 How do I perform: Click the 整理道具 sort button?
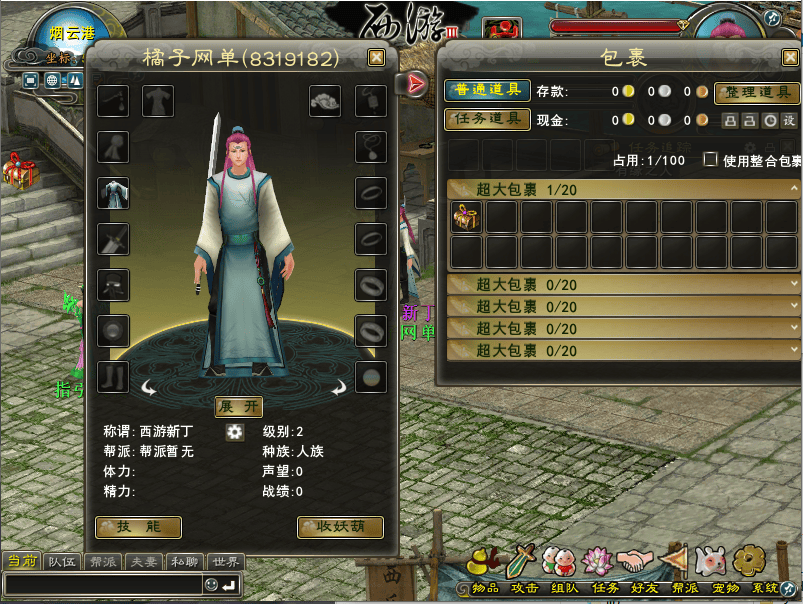(x=757, y=93)
